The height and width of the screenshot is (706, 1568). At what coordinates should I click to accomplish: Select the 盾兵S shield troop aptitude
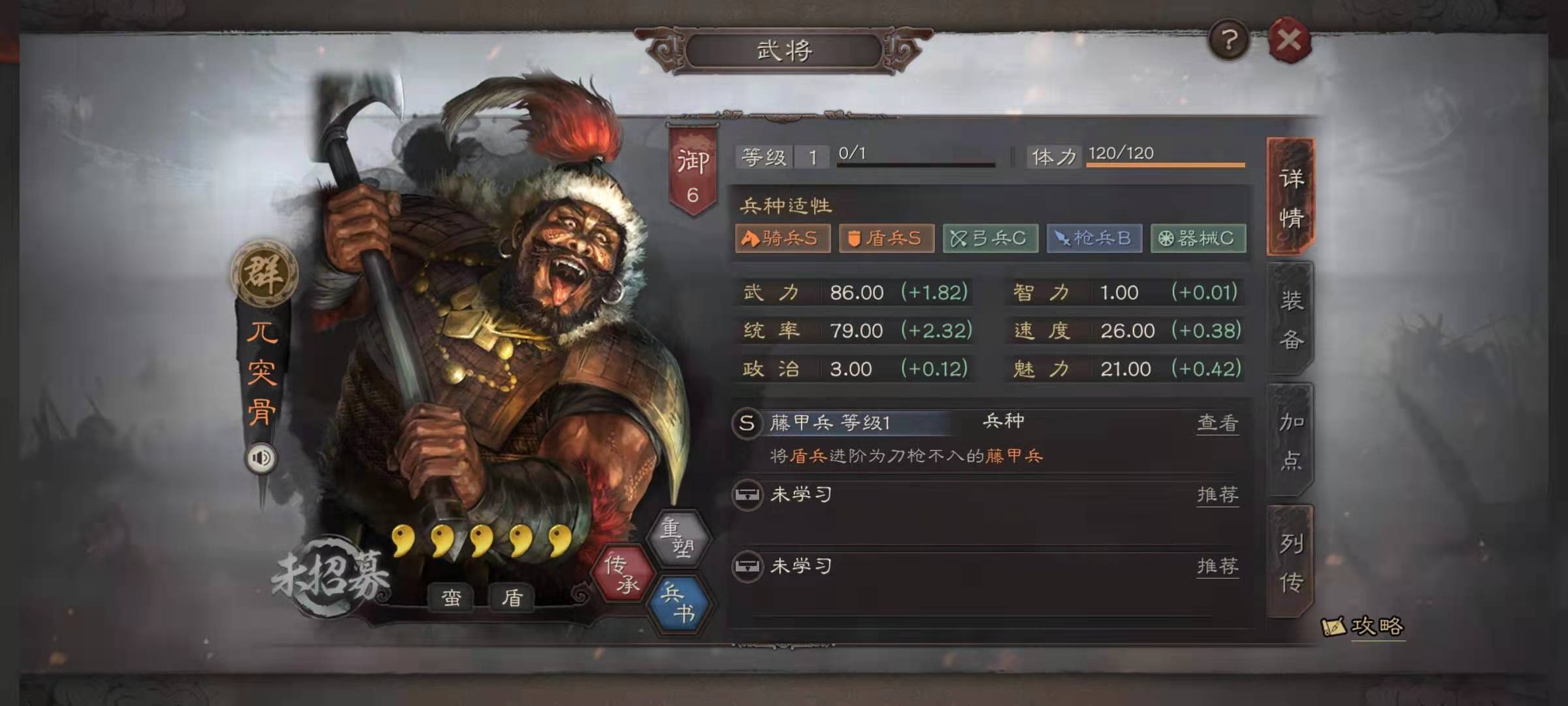pos(885,238)
